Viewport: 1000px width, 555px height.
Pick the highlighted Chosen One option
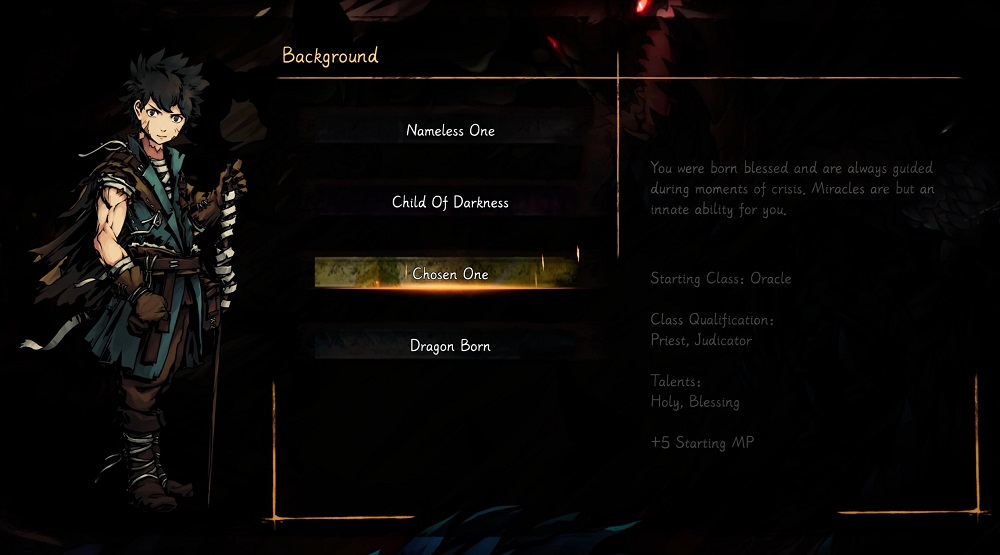click(446, 273)
